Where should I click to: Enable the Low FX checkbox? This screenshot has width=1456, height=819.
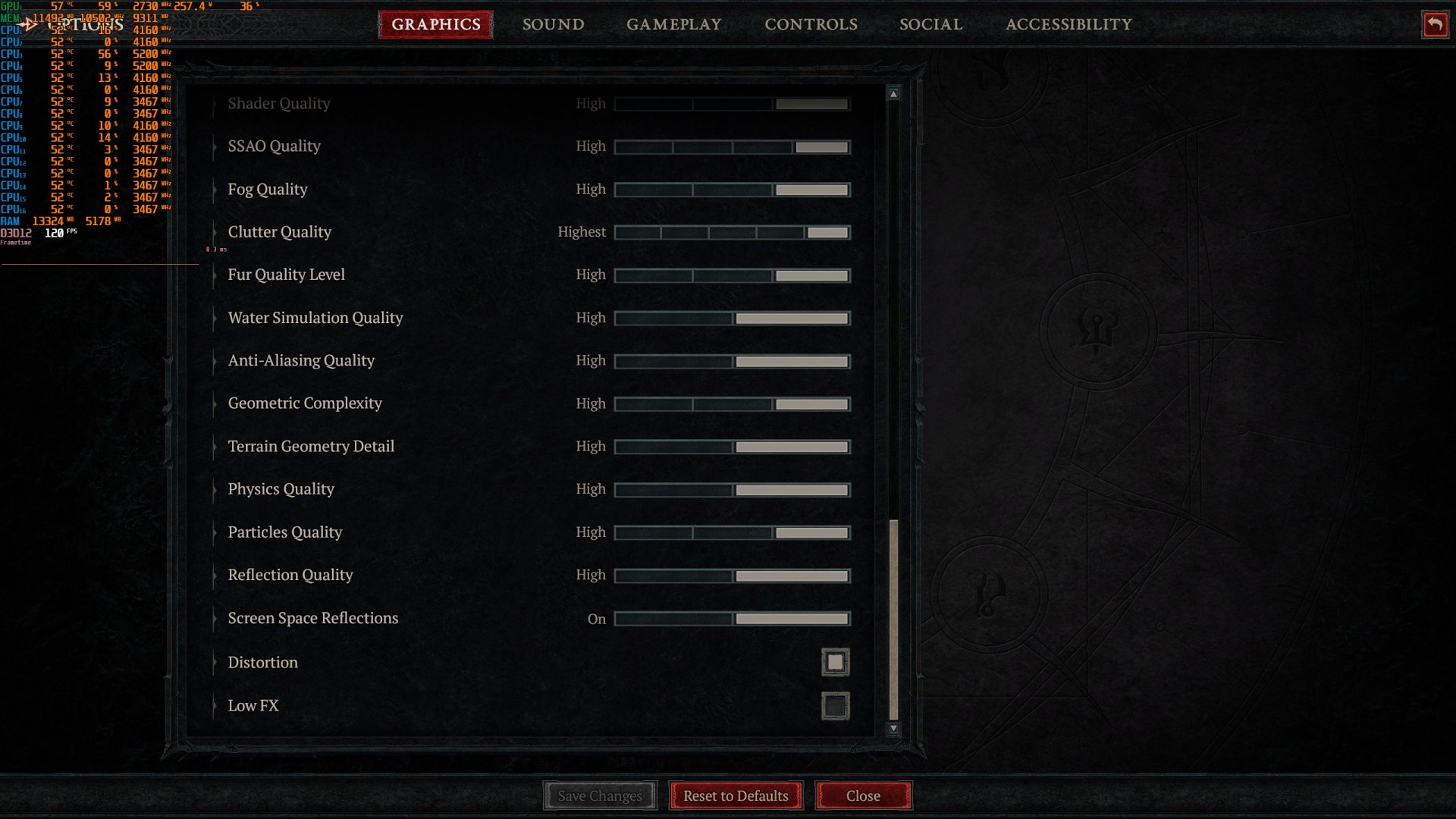point(836,705)
